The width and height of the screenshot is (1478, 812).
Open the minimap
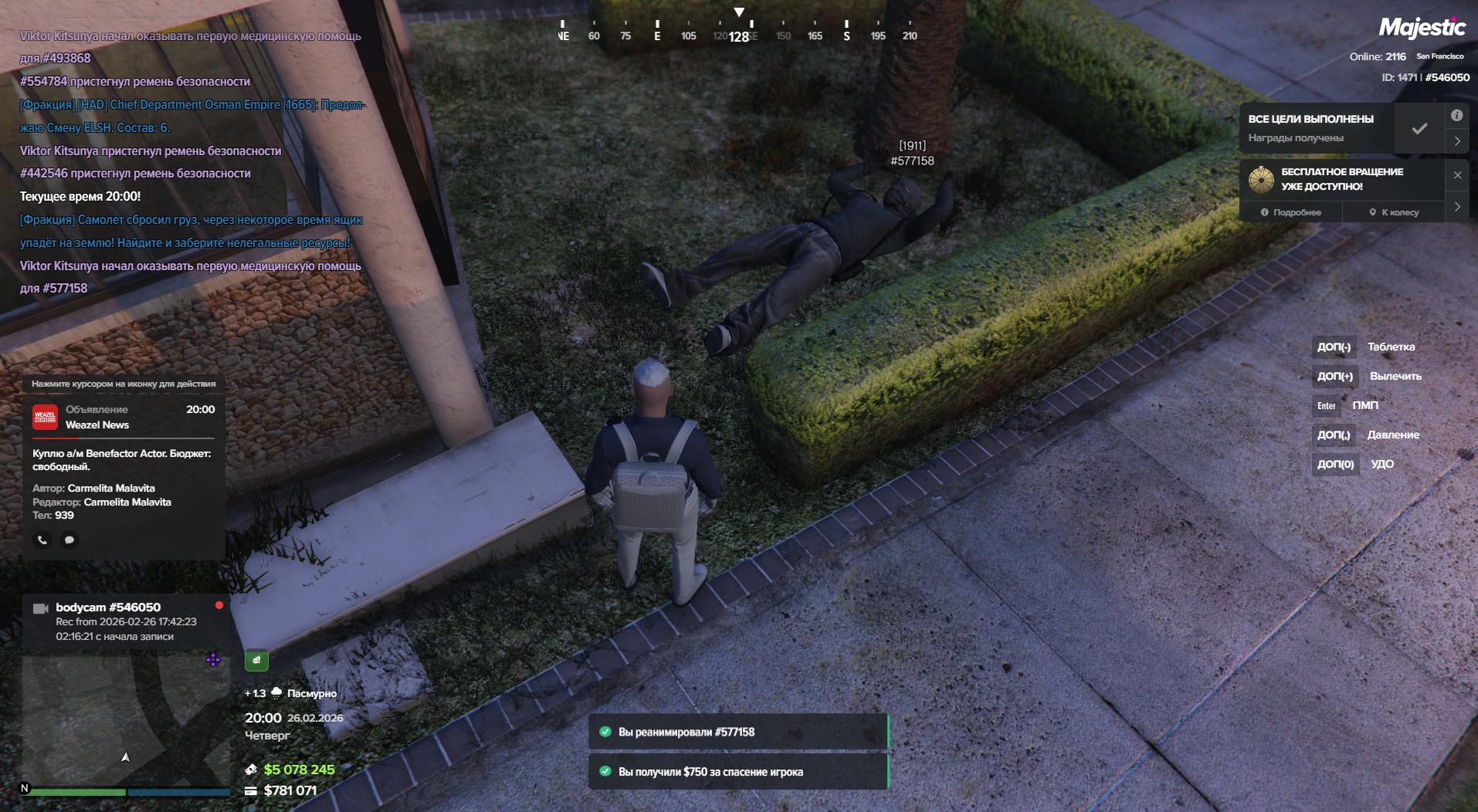124,722
